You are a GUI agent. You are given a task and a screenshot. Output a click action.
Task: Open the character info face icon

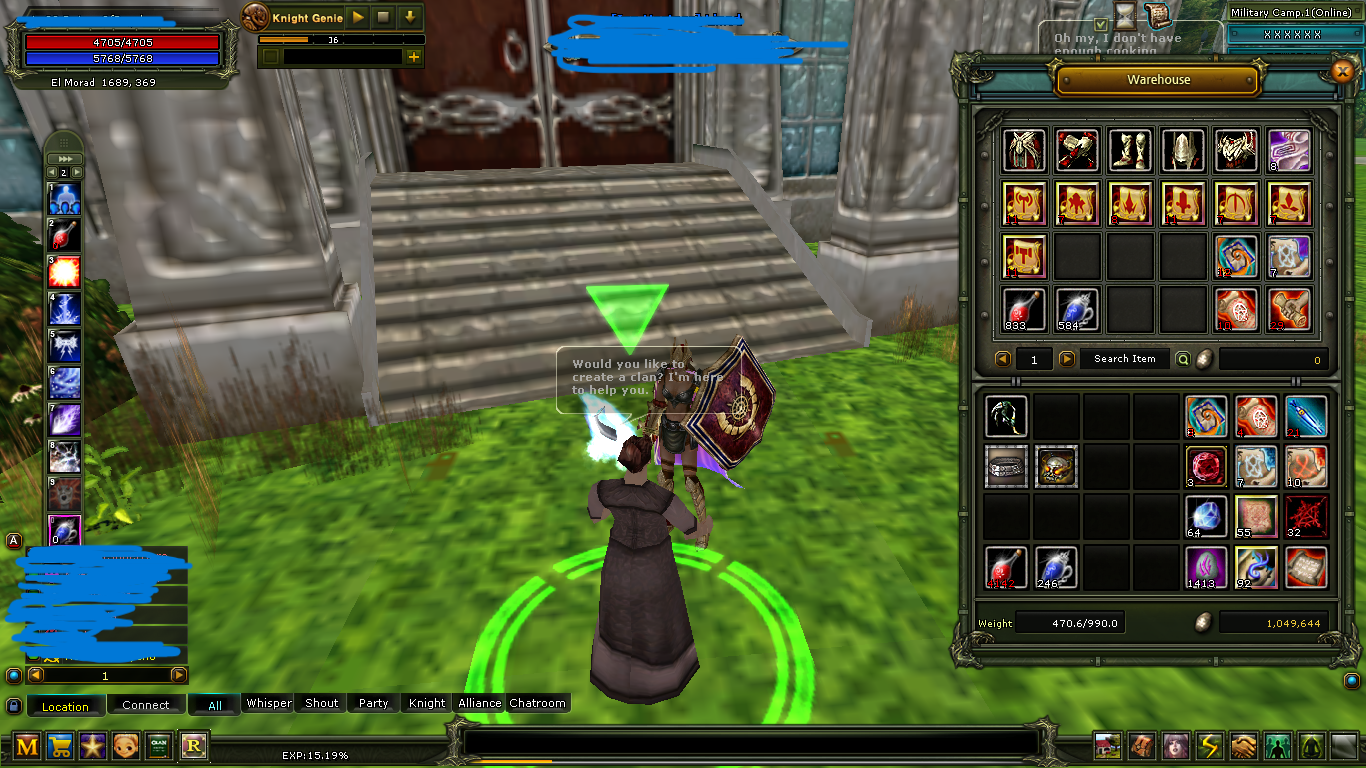(1174, 746)
